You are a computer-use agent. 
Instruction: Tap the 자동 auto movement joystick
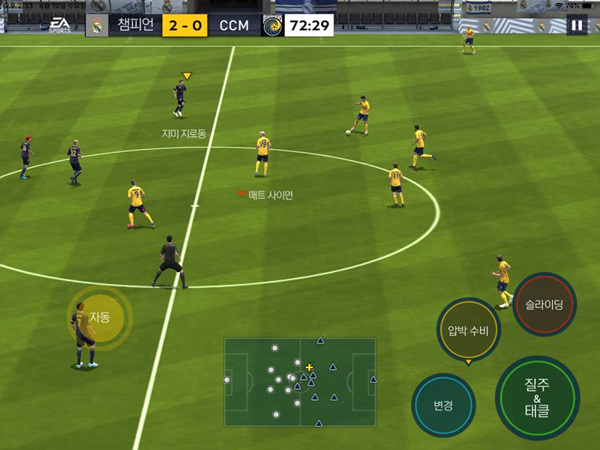(99, 318)
